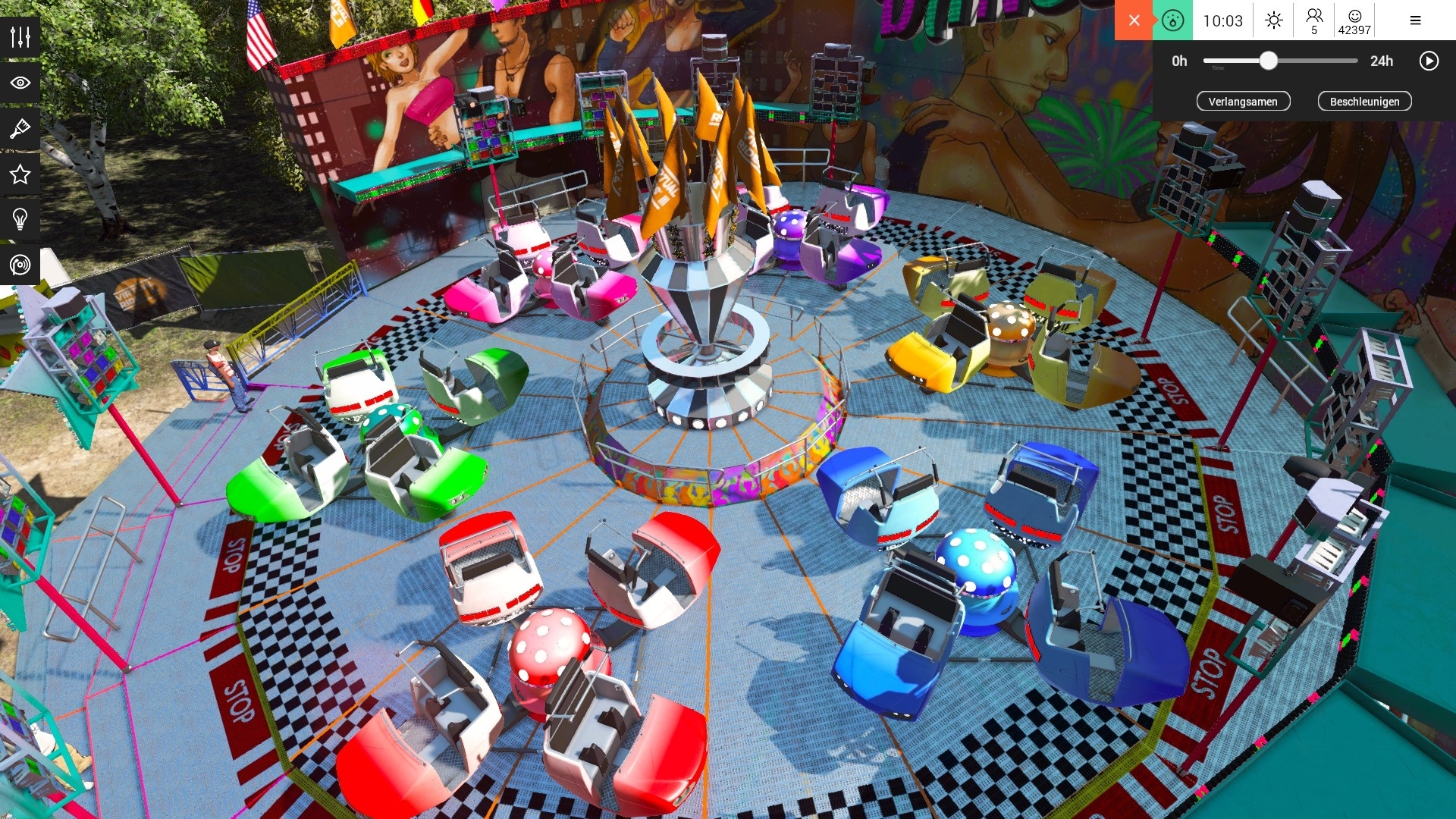Toggle ride lighting with the lightbulb icon
The width and height of the screenshot is (1456, 819).
click(x=20, y=220)
